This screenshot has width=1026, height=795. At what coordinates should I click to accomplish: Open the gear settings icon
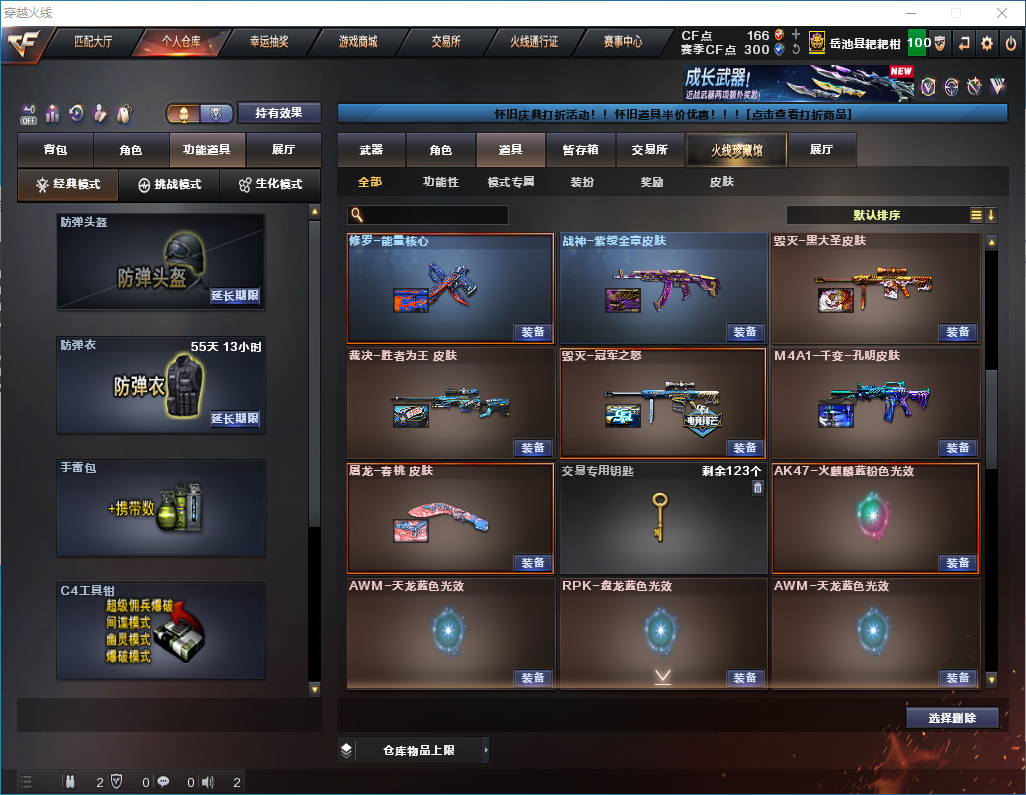(x=987, y=43)
